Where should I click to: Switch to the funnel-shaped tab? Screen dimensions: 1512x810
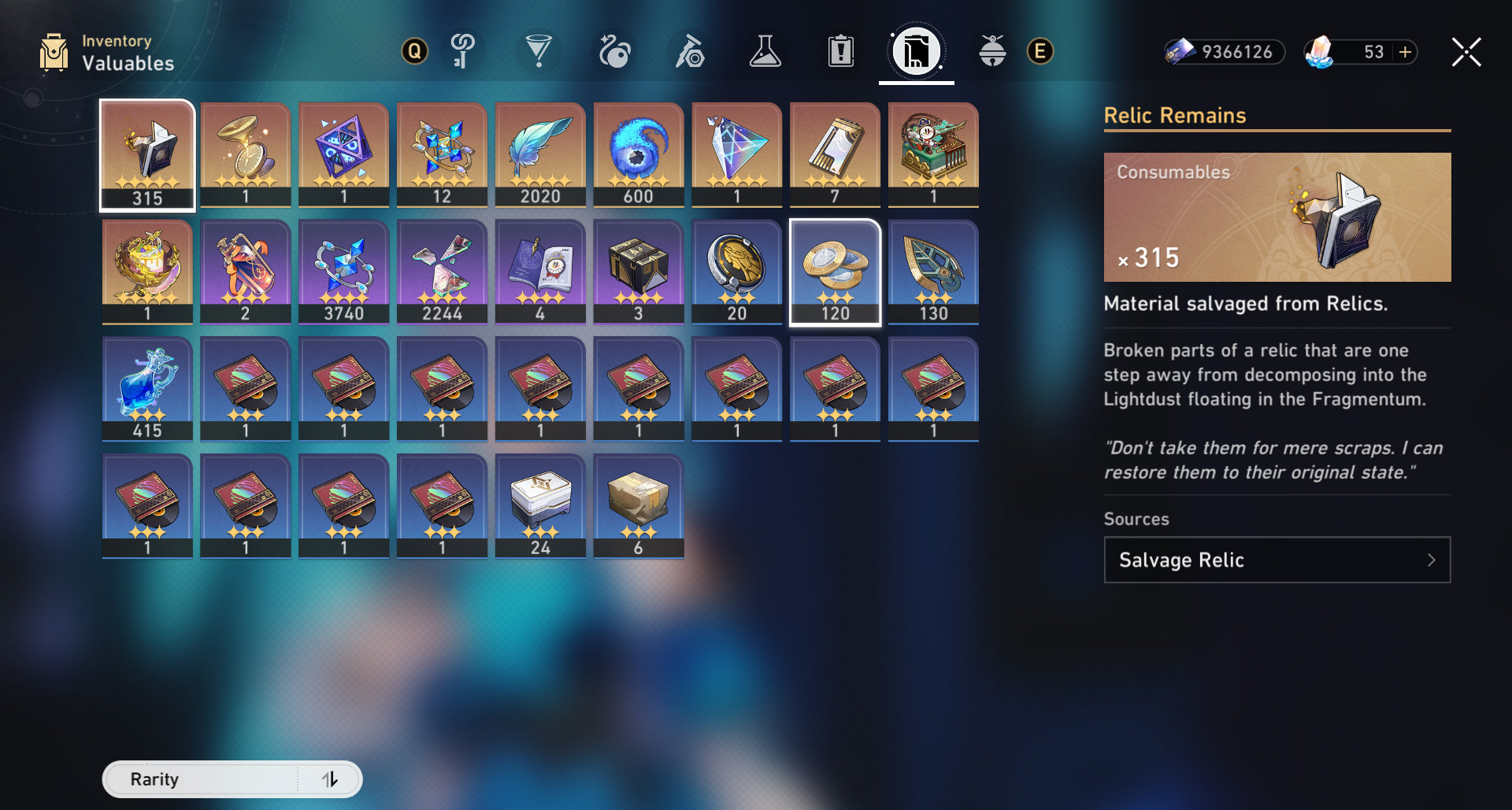click(539, 53)
